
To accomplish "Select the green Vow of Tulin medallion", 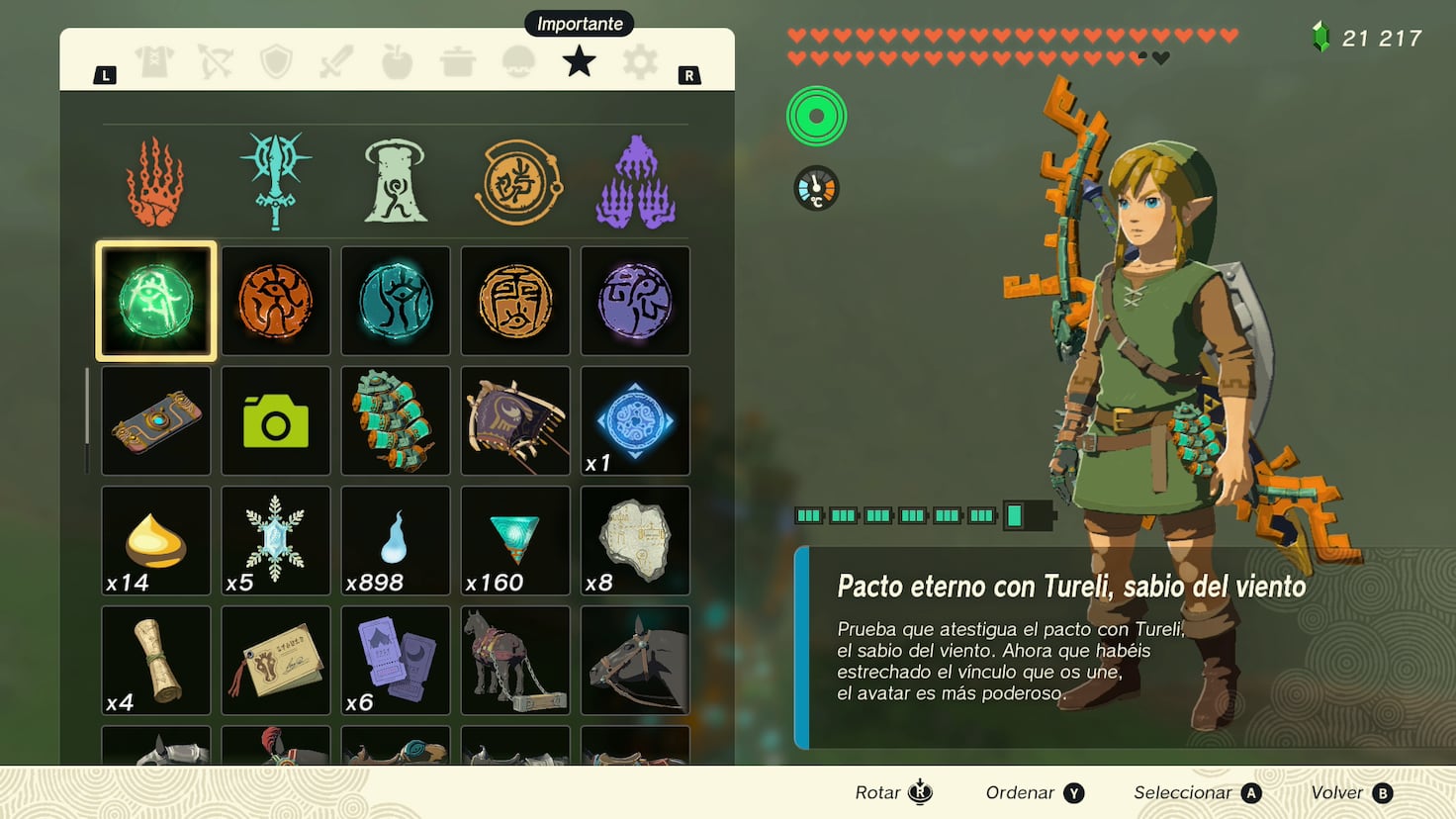I will tap(155, 301).
